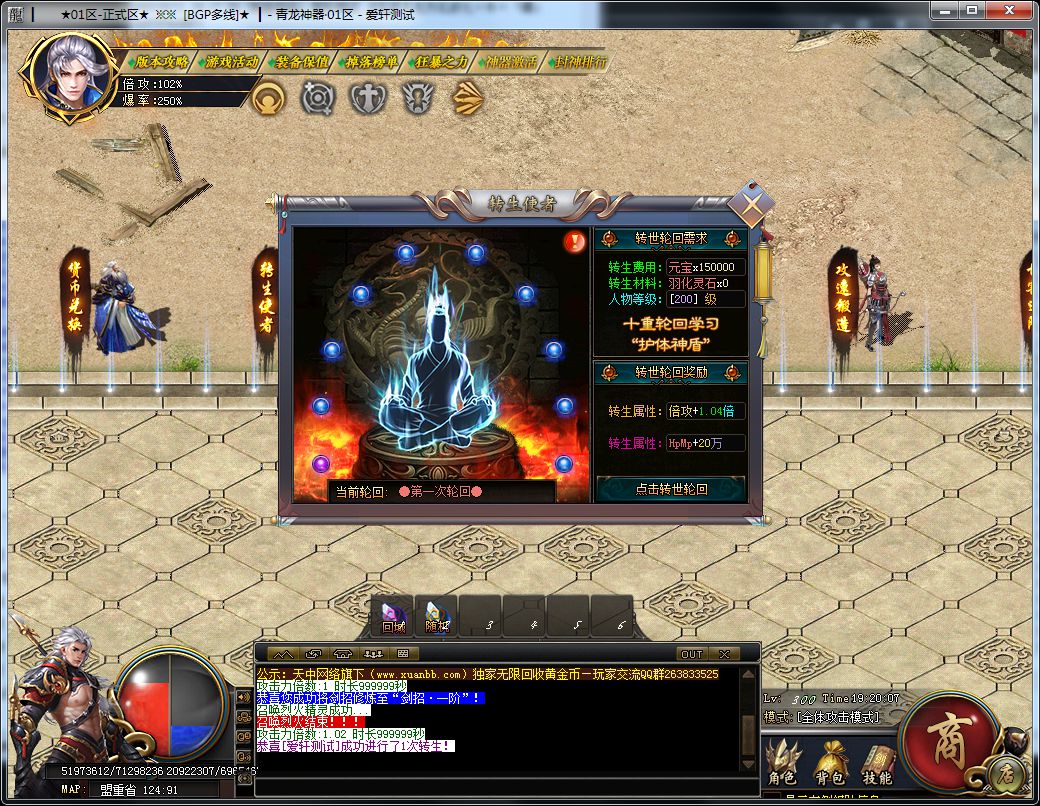This screenshot has width=1040, height=806.
Task: Click the 点击转世轮回 button
Action: (x=671, y=489)
